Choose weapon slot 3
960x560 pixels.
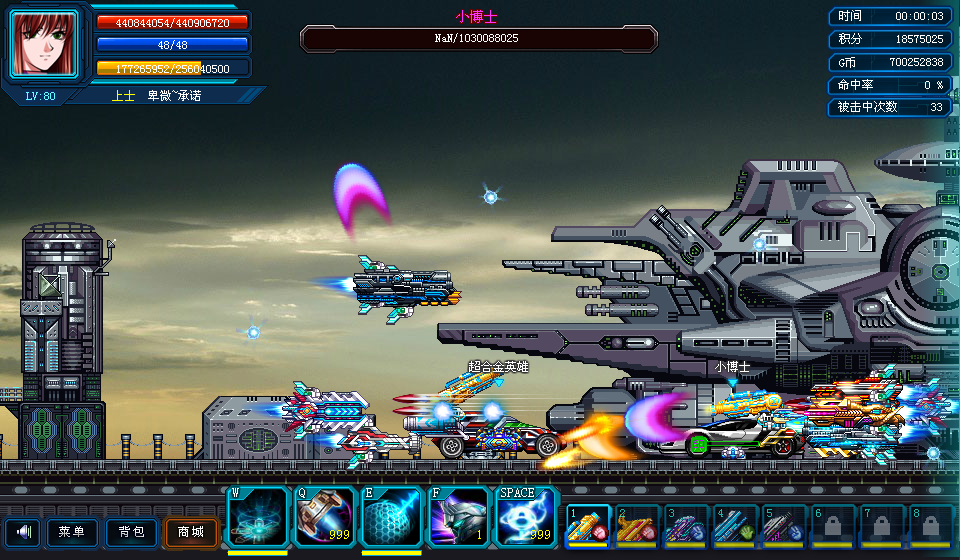click(x=685, y=524)
